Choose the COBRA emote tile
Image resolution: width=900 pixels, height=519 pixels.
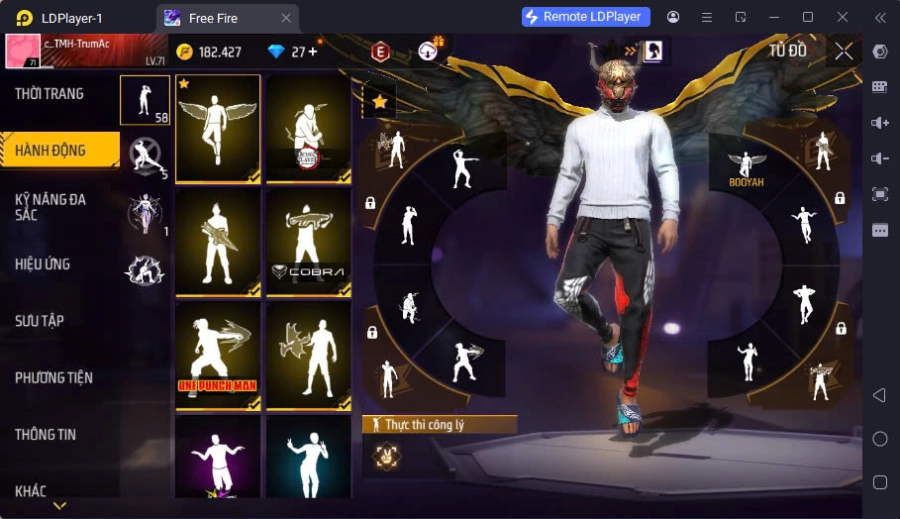[309, 243]
